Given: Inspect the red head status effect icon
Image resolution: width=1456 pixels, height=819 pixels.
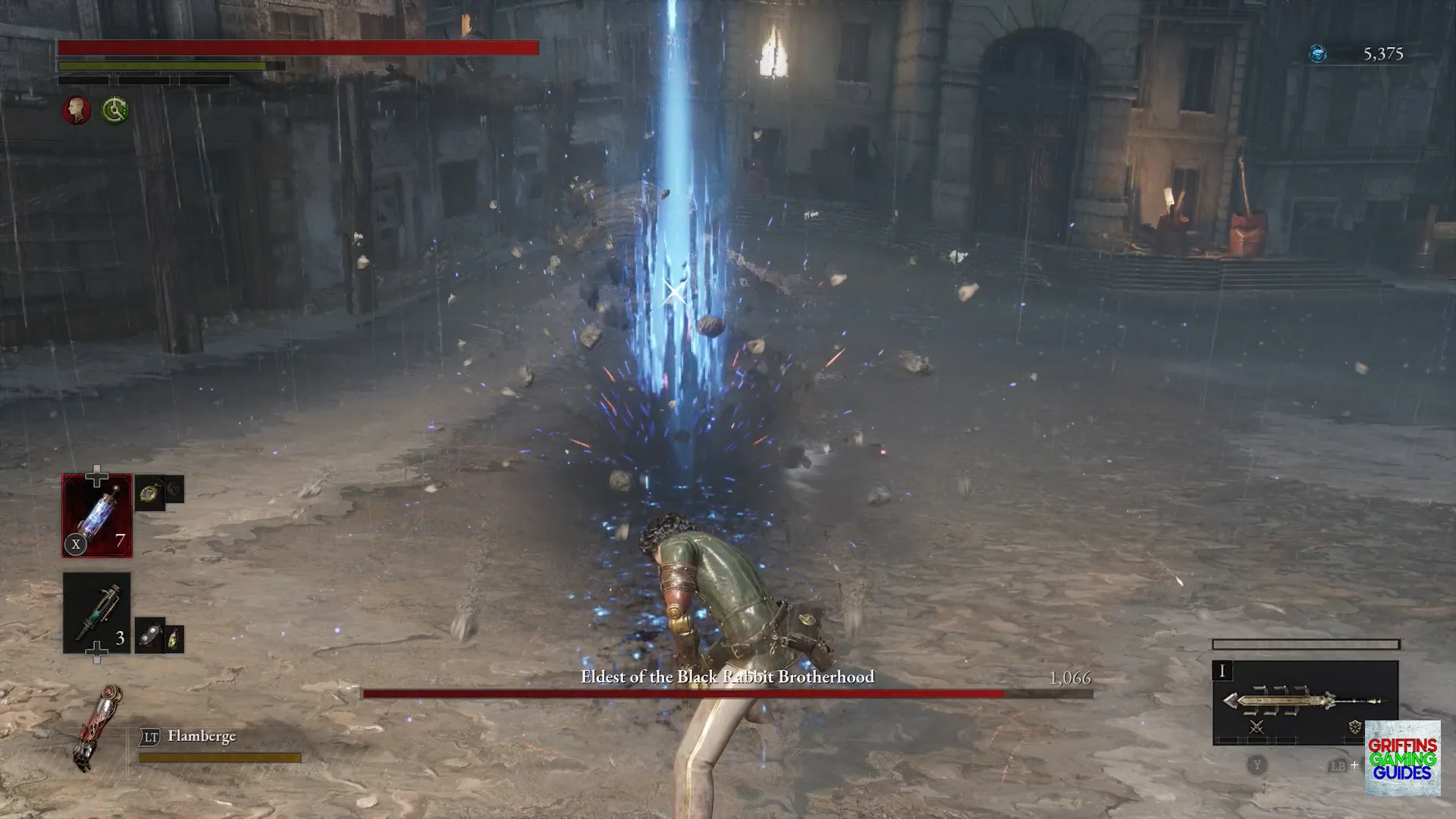Looking at the screenshot, I should [77, 111].
